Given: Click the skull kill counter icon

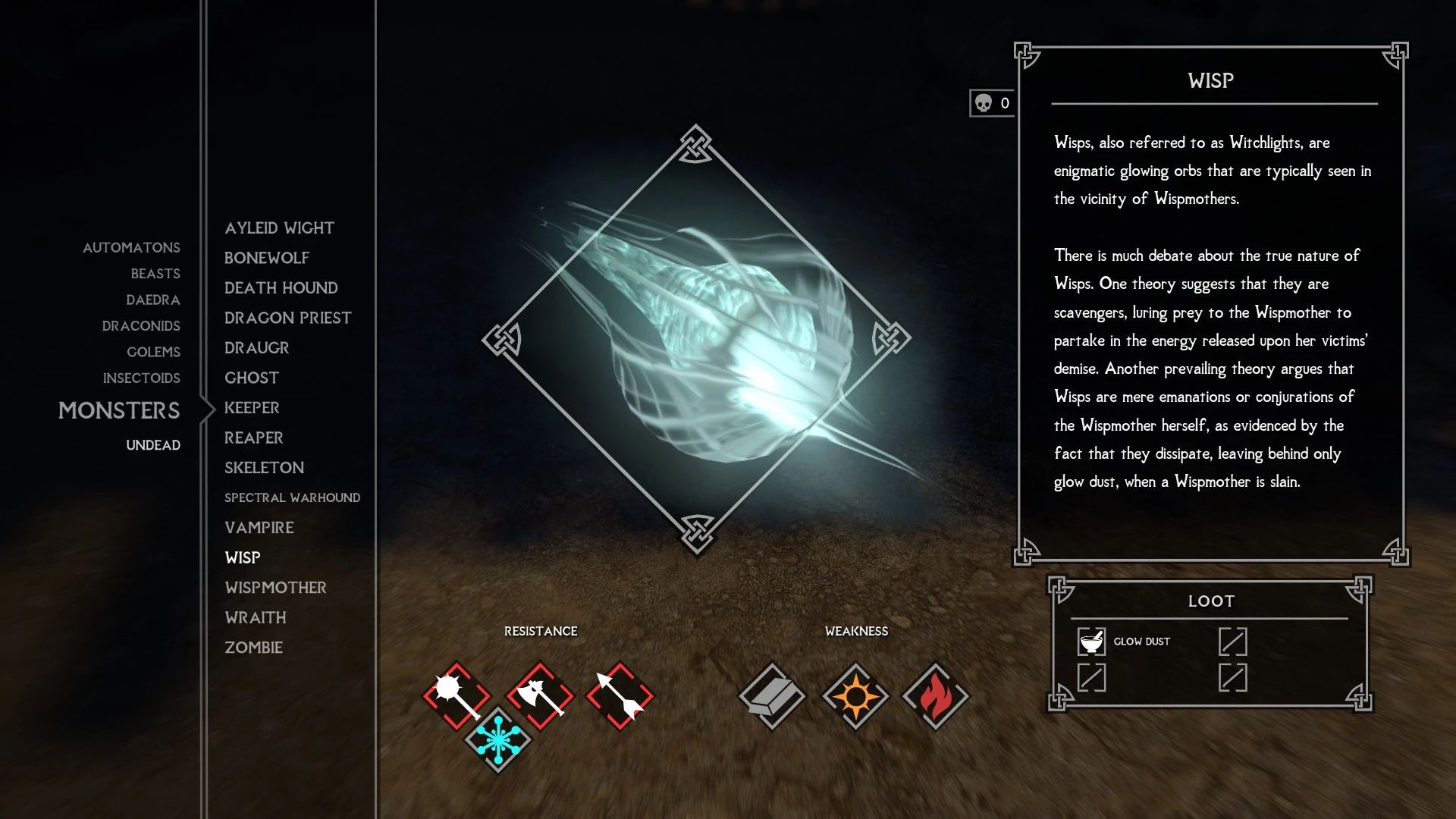Looking at the screenshot, I should tap(985, 101).
